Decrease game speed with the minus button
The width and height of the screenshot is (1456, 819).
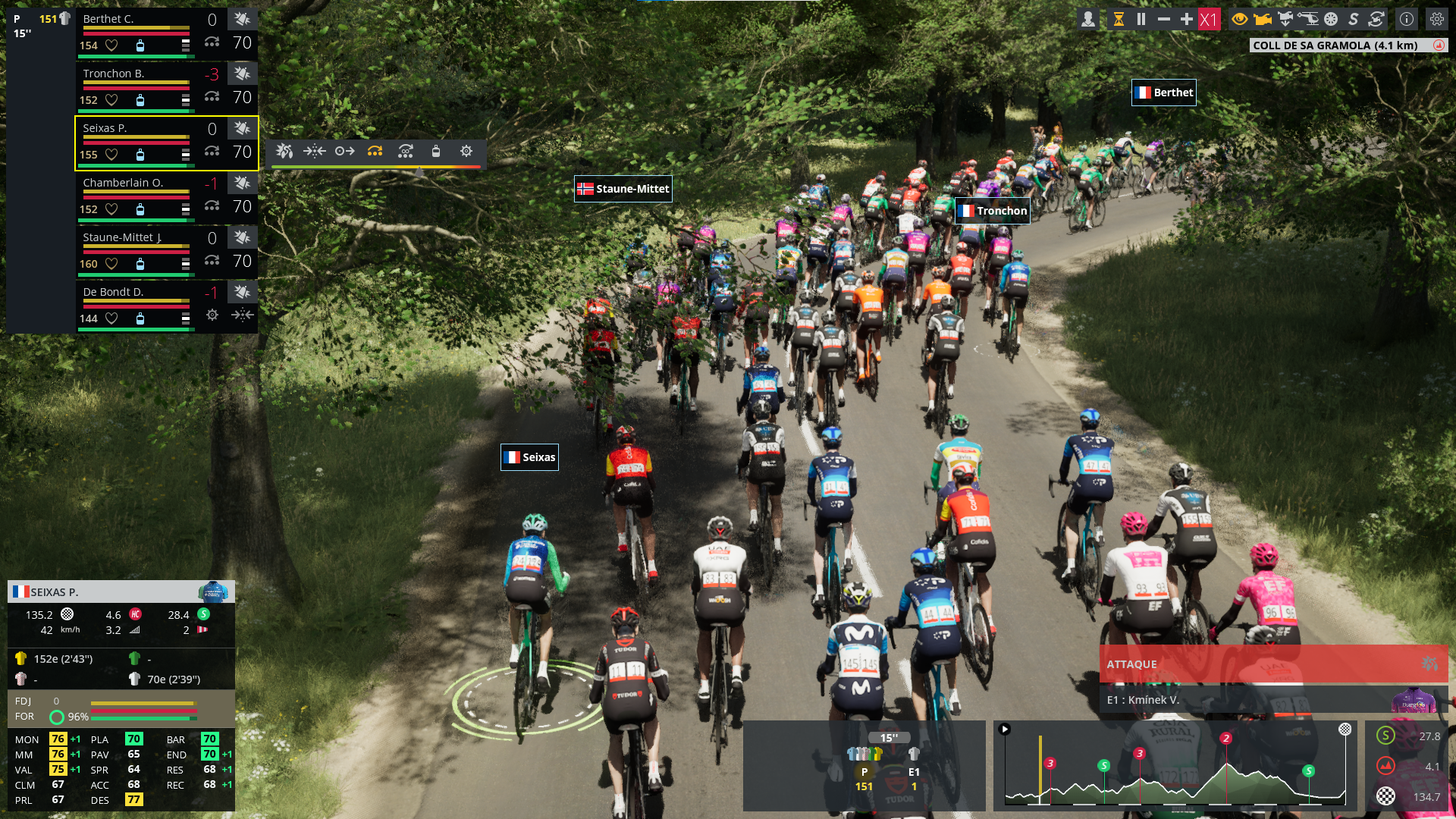pyautogui.click(x=1164, y=20)
